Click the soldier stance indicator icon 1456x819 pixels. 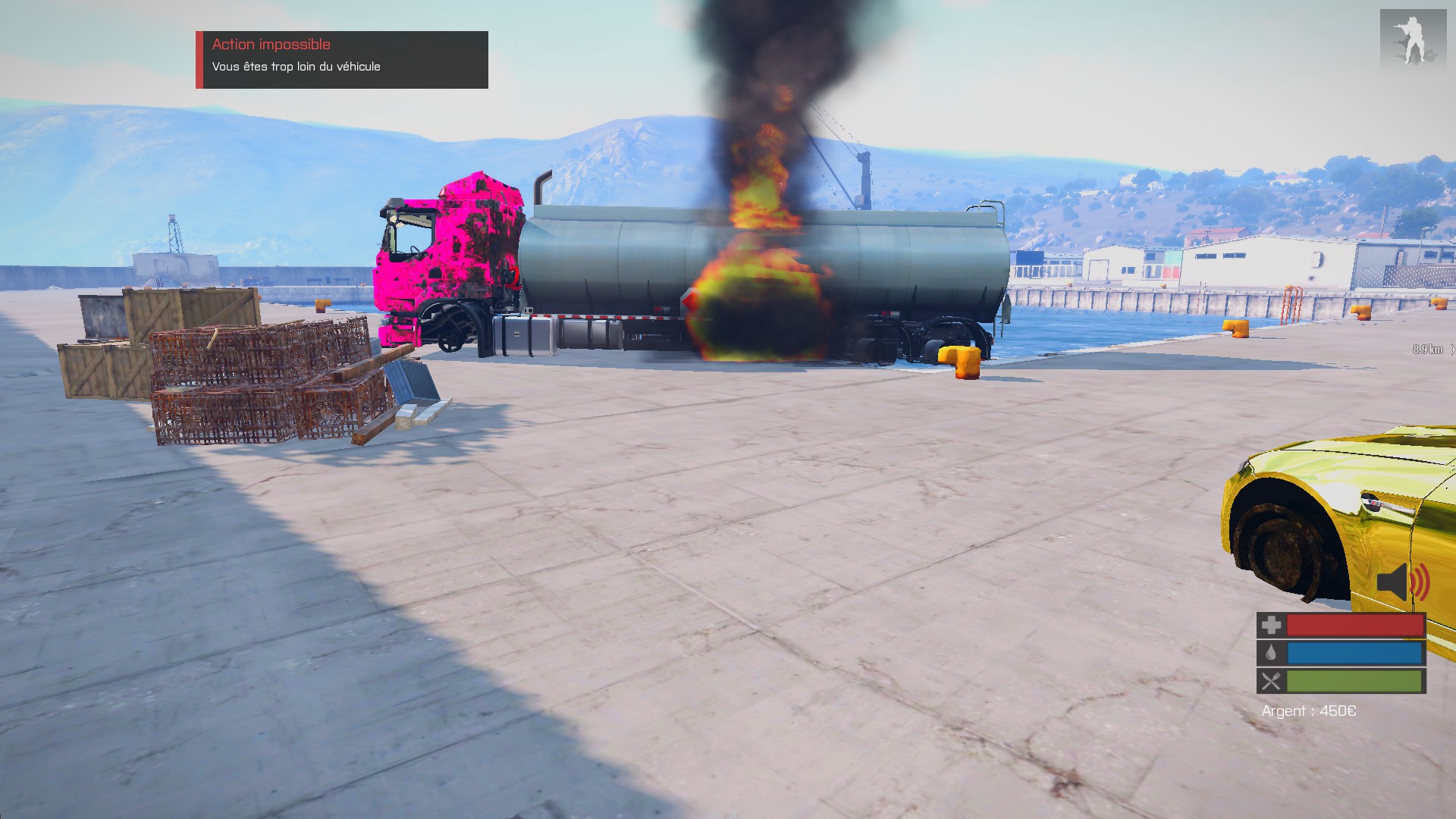pyautogui.click(x=1412, y=39)
